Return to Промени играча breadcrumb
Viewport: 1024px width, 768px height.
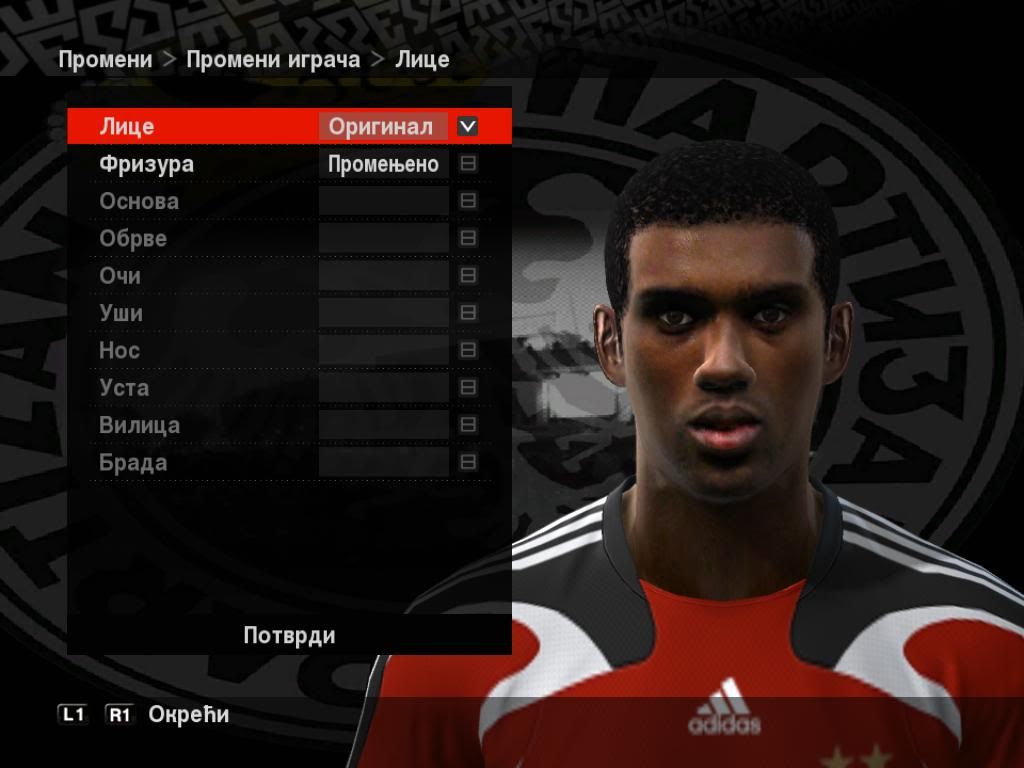[x=273, y=59]
